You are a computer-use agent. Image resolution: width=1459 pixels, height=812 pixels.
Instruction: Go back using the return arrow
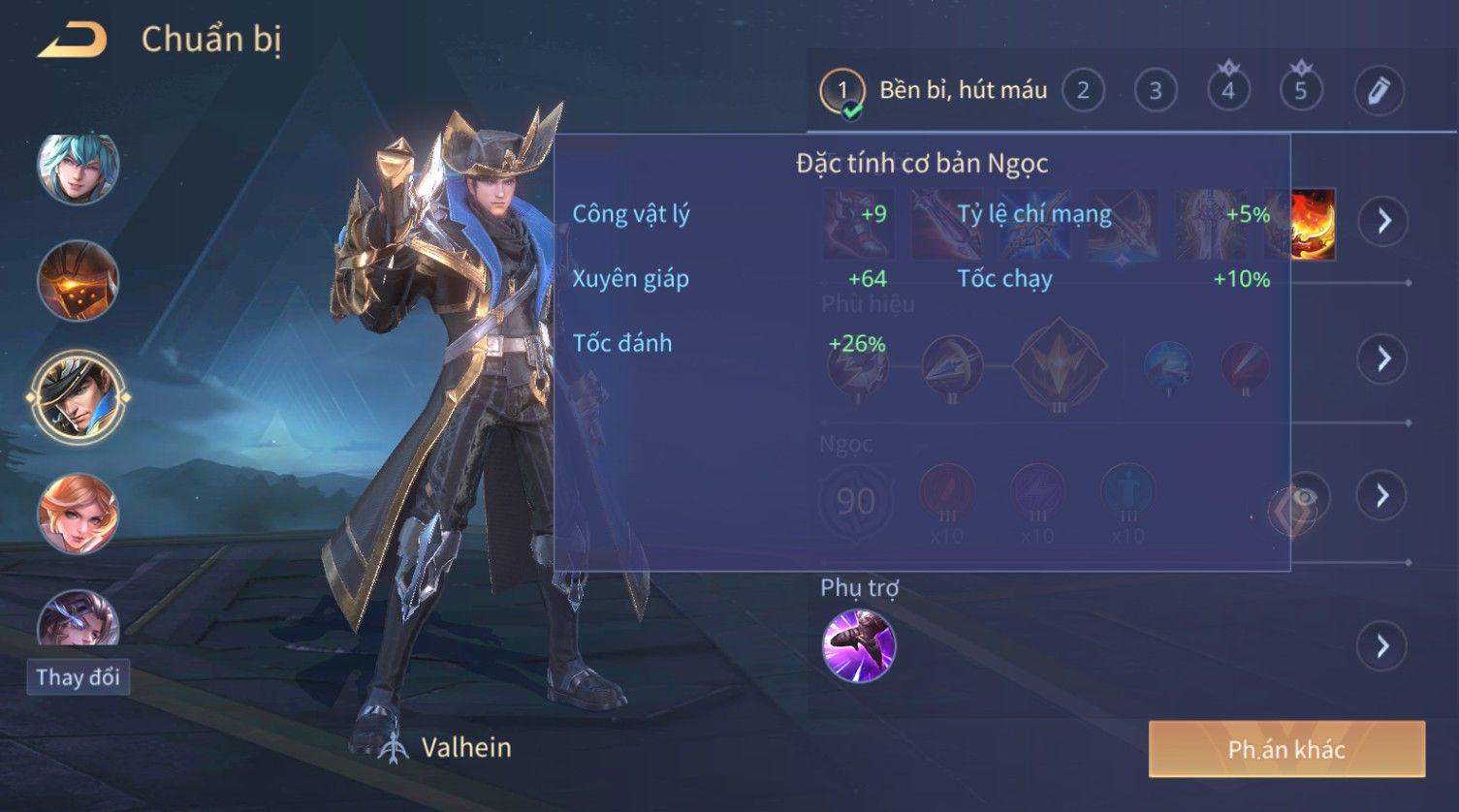point(72,41)
